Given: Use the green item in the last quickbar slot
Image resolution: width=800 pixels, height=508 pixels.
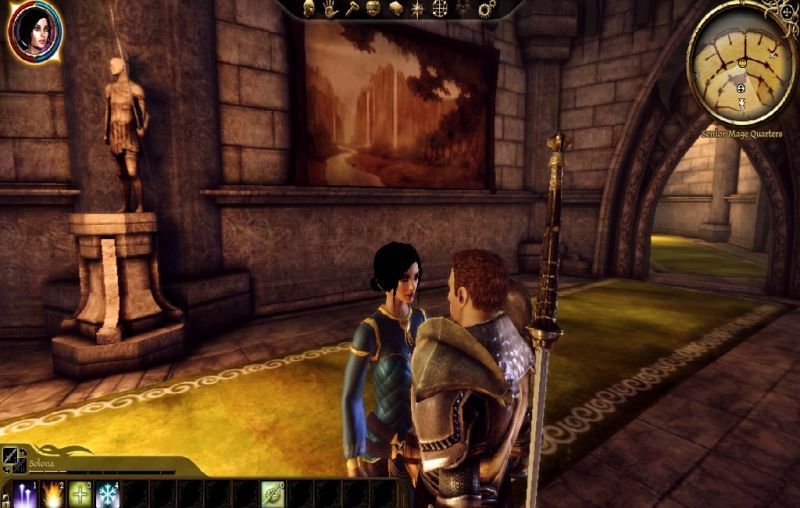Looking at the screenshot, I should tap(272, 494).
